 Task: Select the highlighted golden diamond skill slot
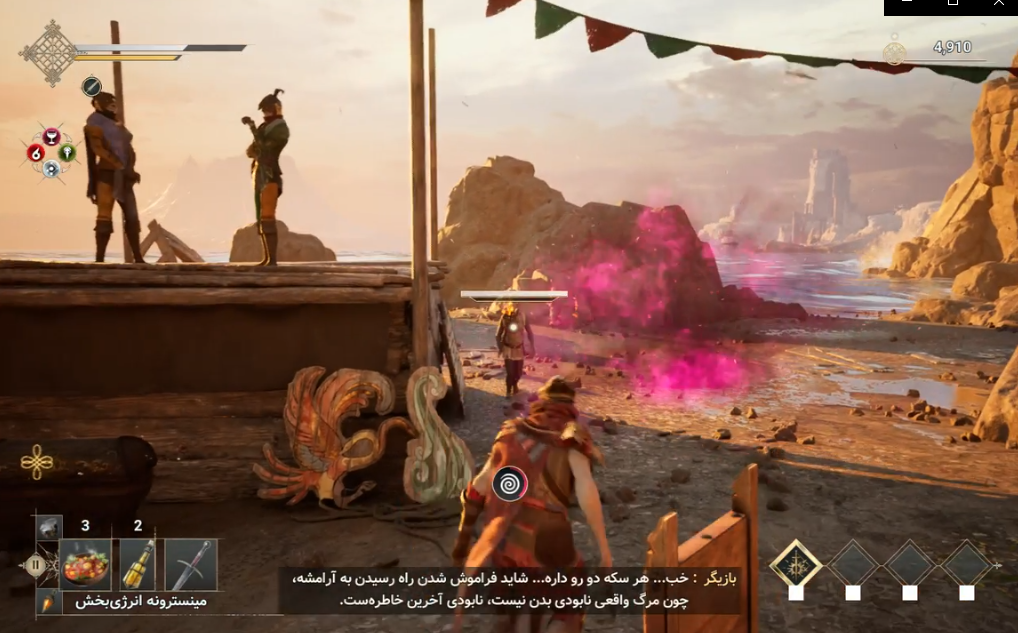click(796, 564)
